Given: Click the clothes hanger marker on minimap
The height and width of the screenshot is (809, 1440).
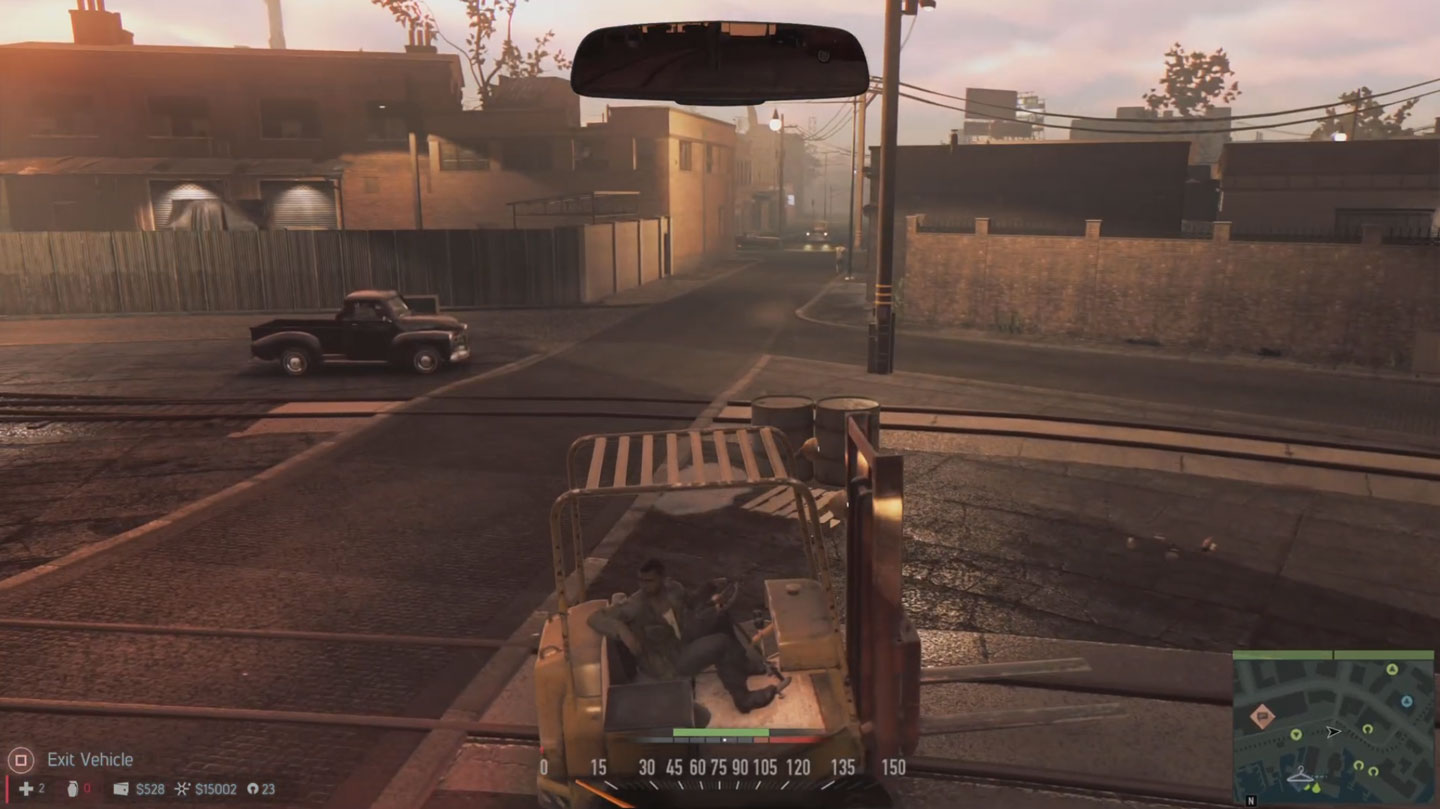Looking at the screenshot, I should pyautogui.click(x=1300, y=775).
